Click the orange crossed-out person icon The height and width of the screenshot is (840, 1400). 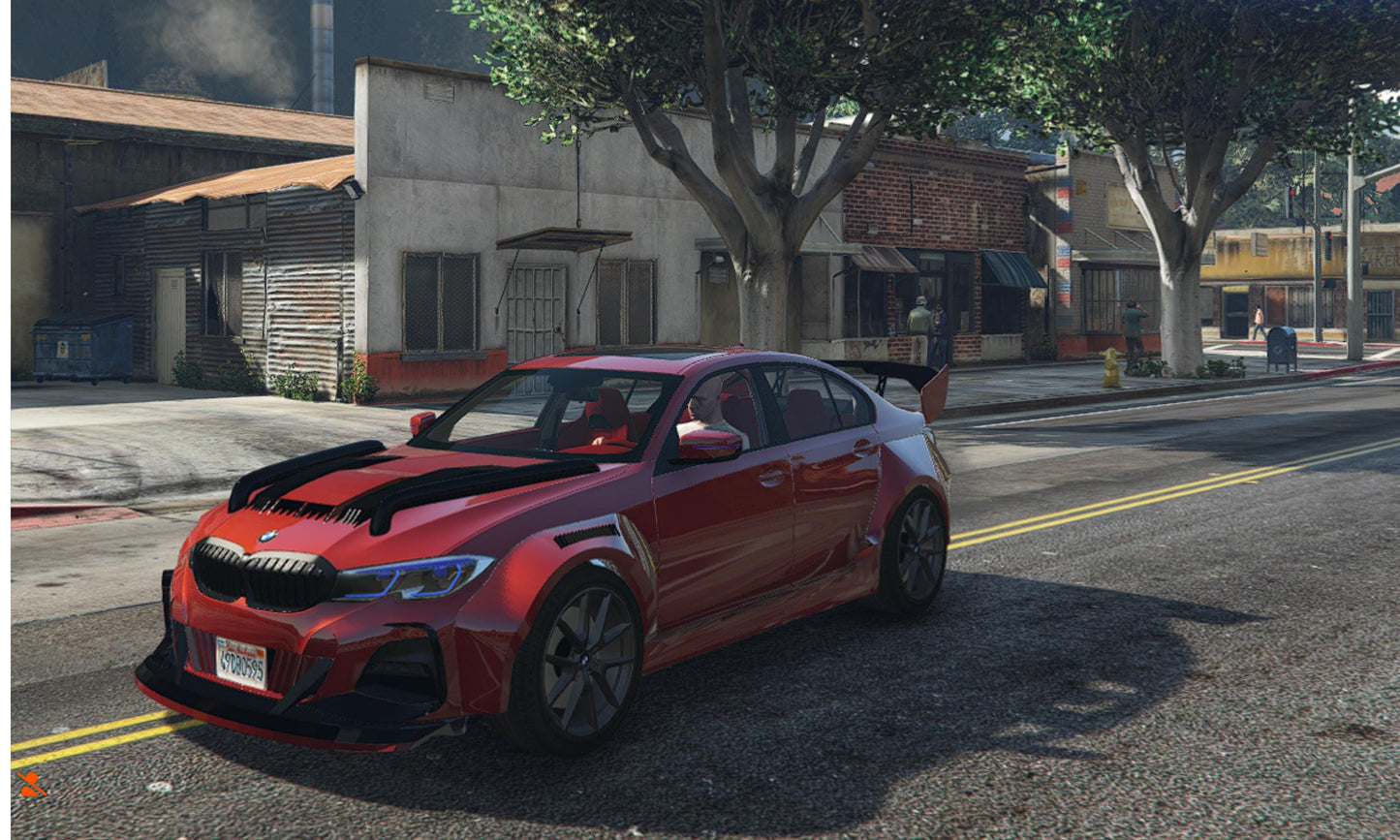(x=31, y=784)
